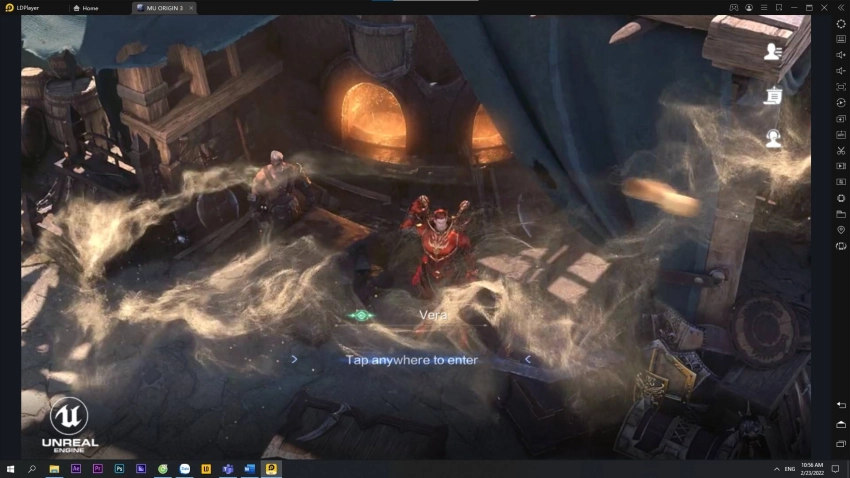
Task: Select the Vera server name
Action: [432, 315]
